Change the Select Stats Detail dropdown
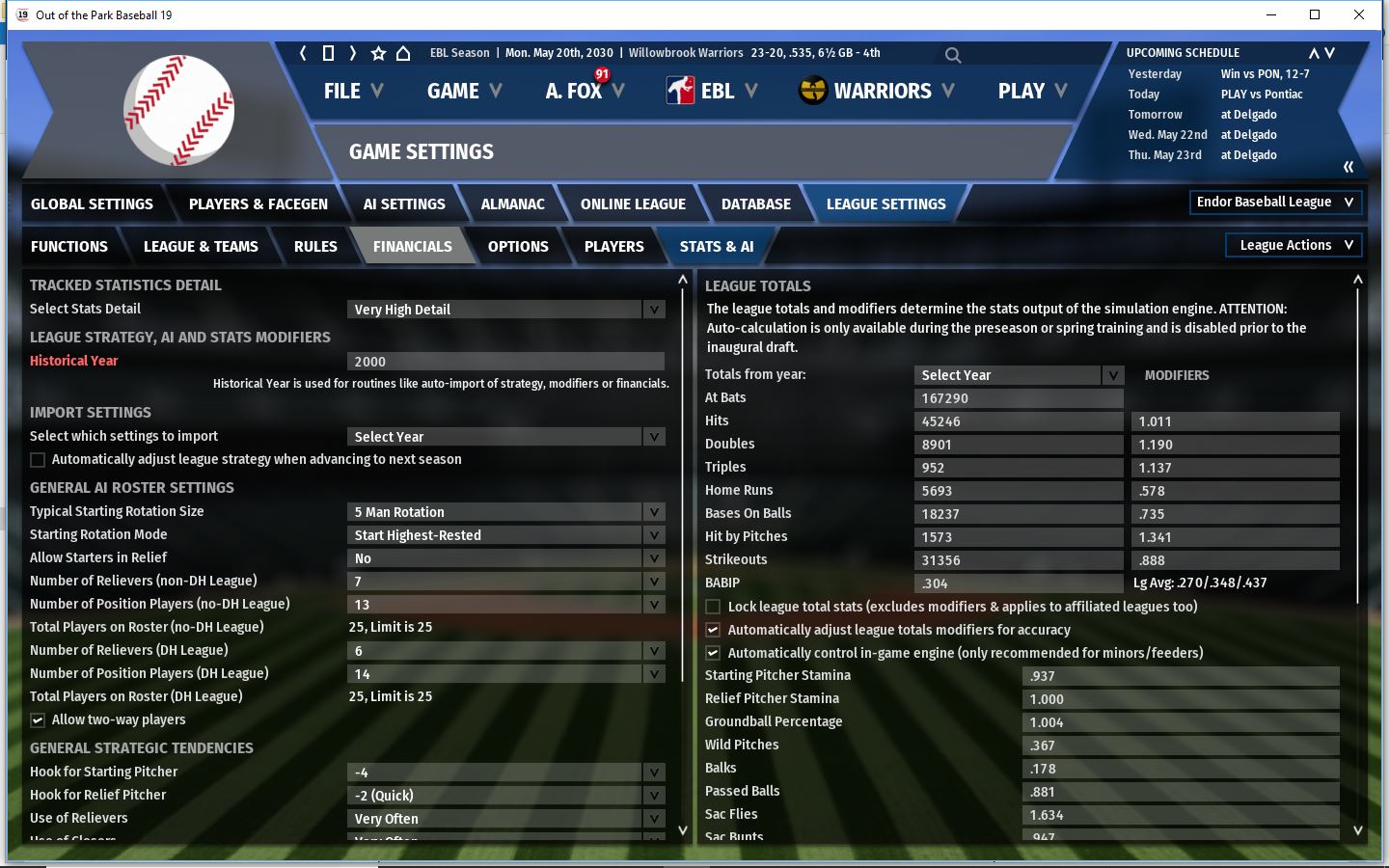 (x=505, y=310)
